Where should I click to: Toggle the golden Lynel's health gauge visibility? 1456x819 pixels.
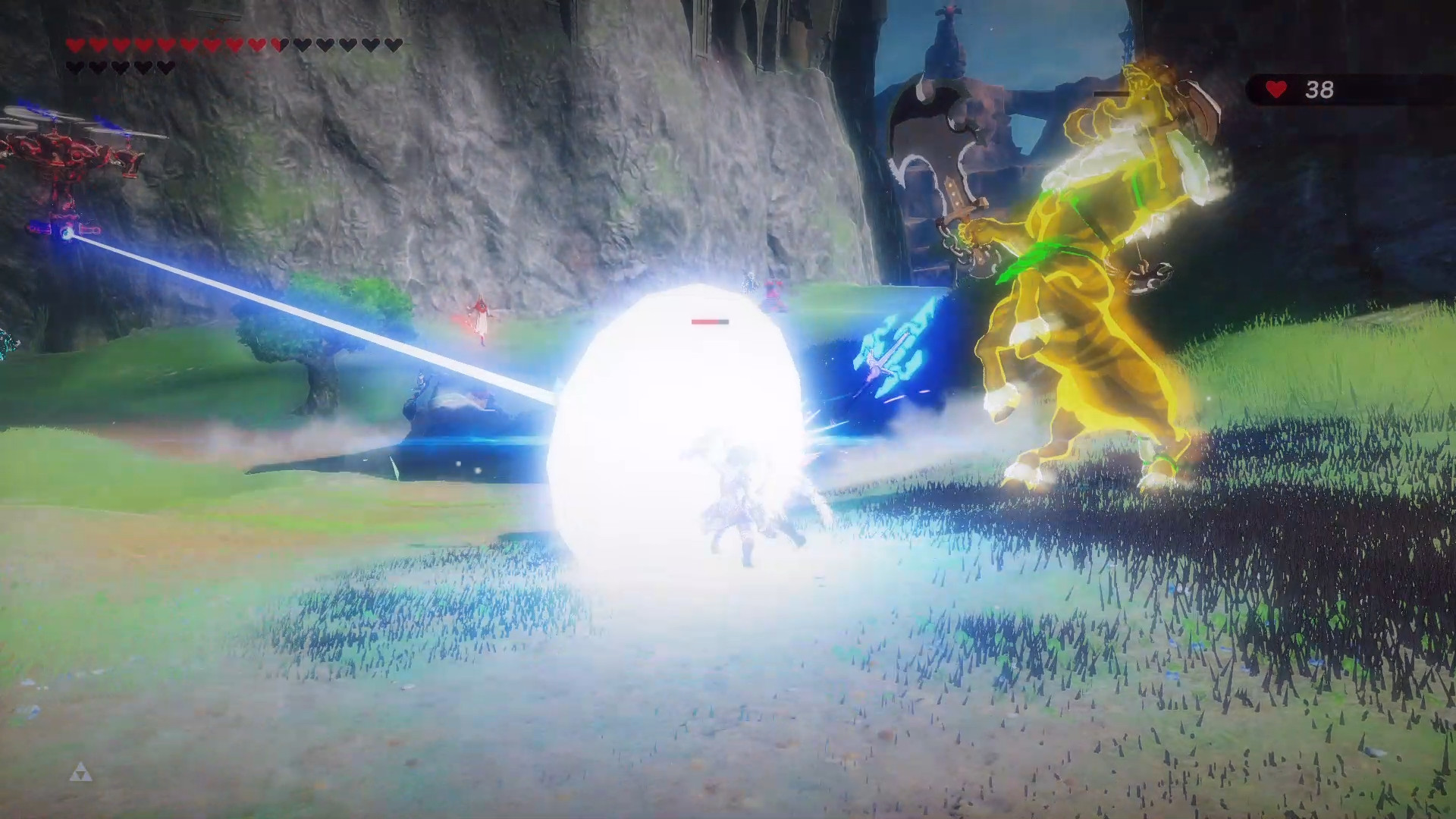point(1112,93)
